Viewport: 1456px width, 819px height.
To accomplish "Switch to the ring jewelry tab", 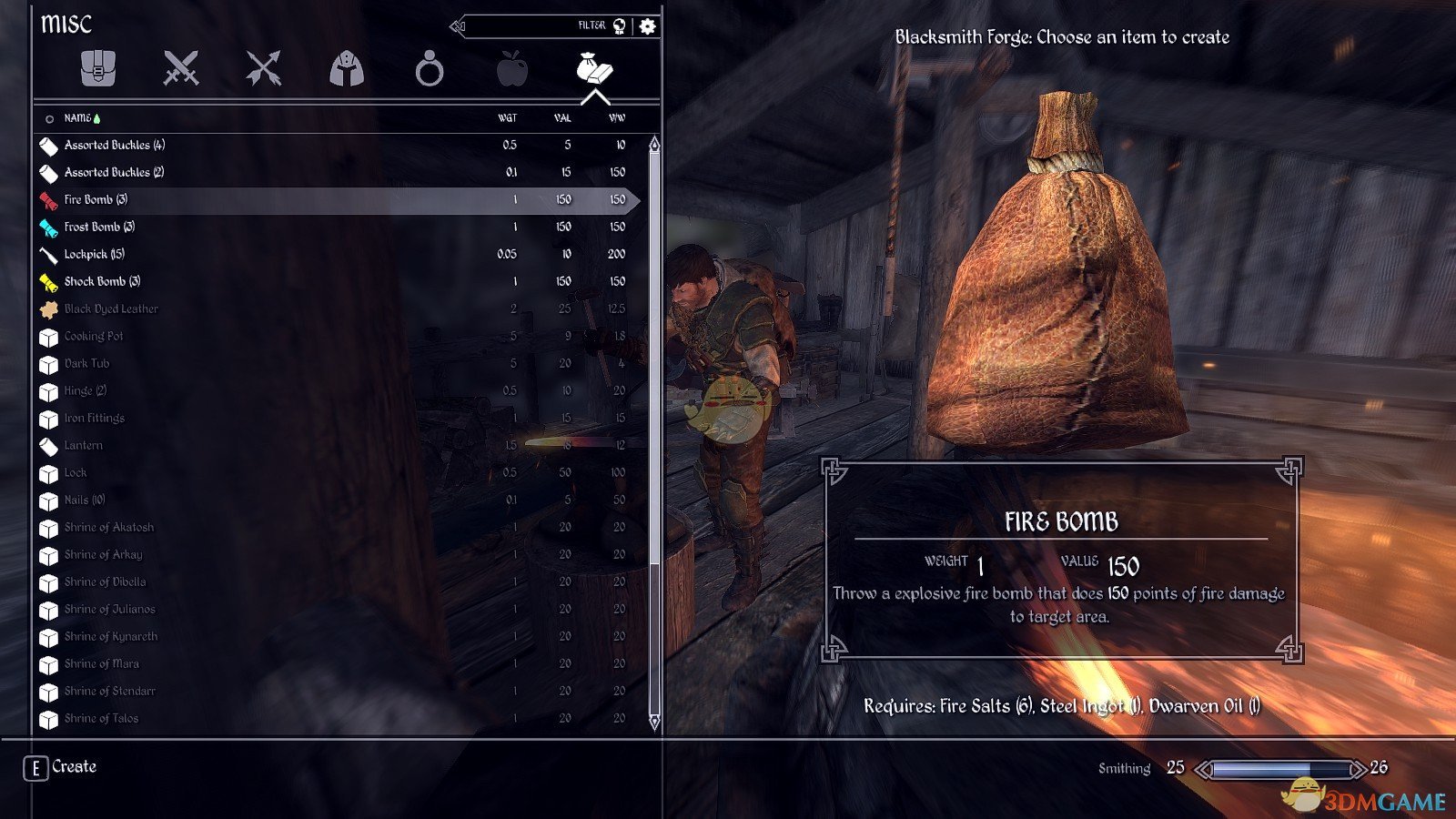I will coord(430,68).
